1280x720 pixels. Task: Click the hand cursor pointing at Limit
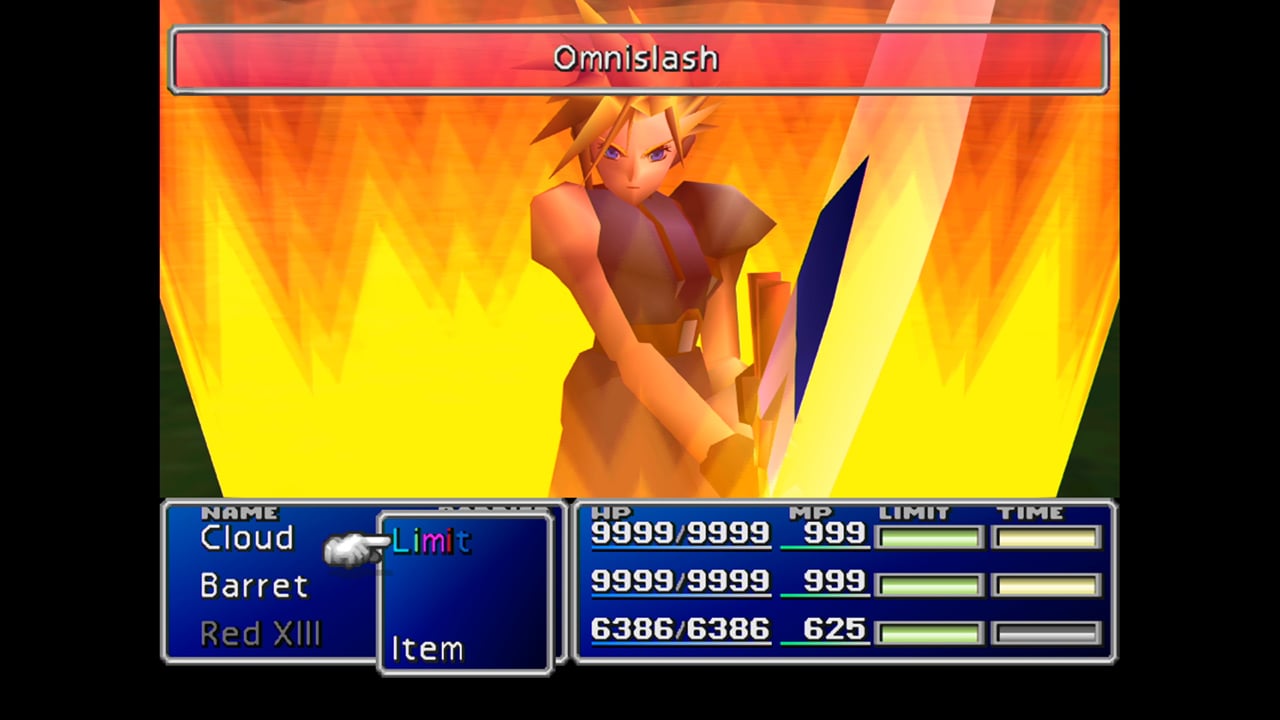(352, 547)
